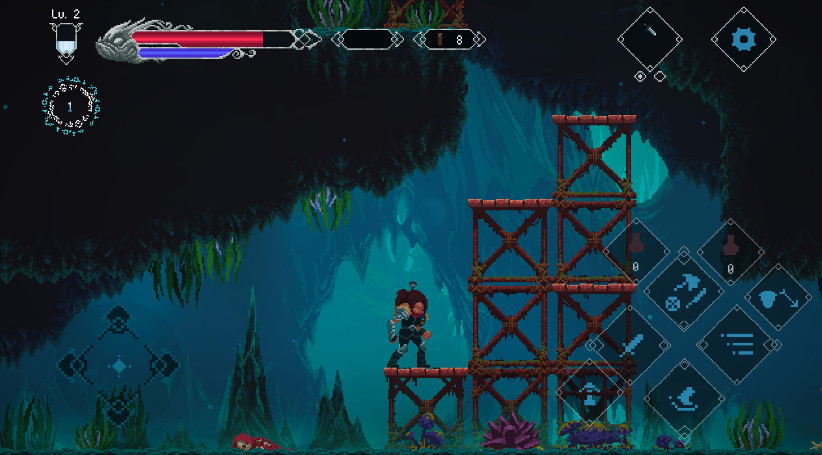Tap the D-pad down direction
Screen dimensions: 822x455
[119, 408]
